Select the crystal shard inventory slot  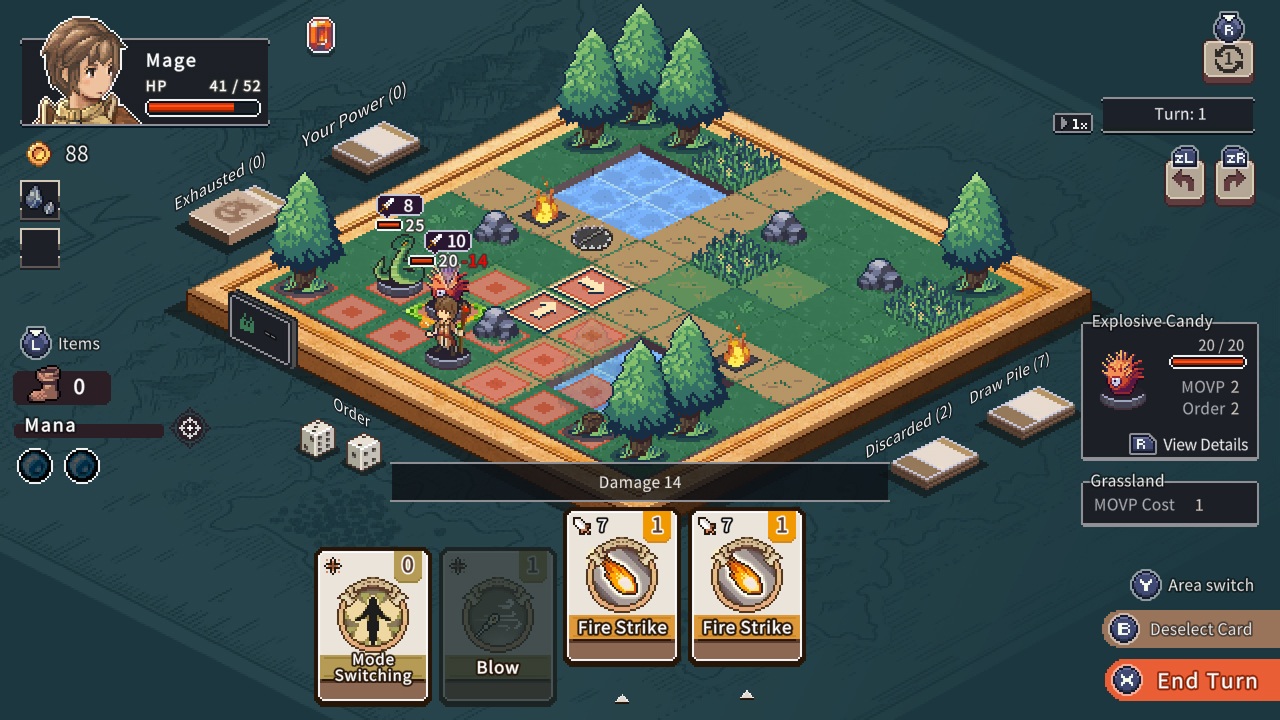click(x=39, y=200)
